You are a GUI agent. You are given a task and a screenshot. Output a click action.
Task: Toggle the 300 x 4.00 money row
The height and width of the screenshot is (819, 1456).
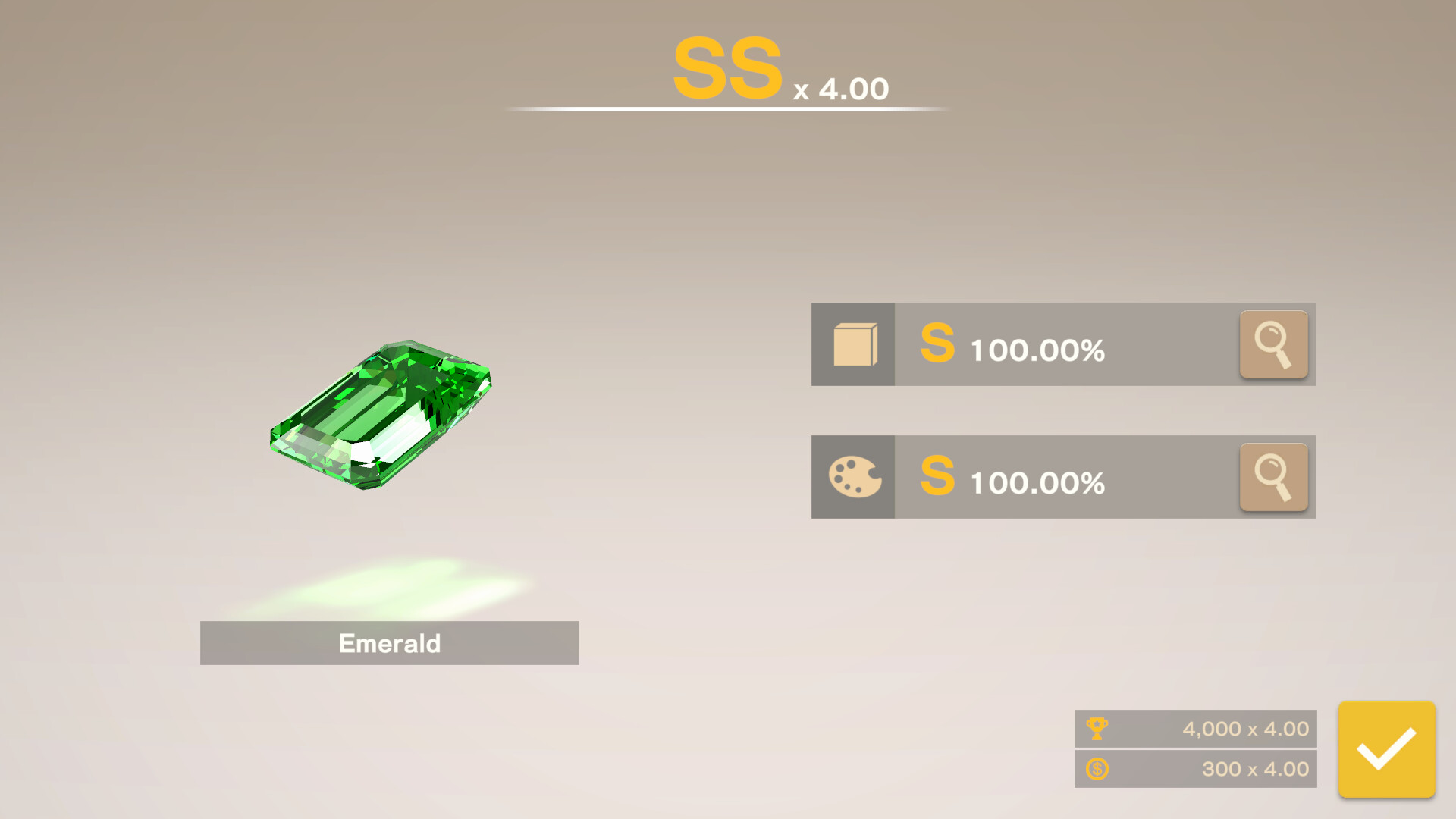[x=1194, y=769]
